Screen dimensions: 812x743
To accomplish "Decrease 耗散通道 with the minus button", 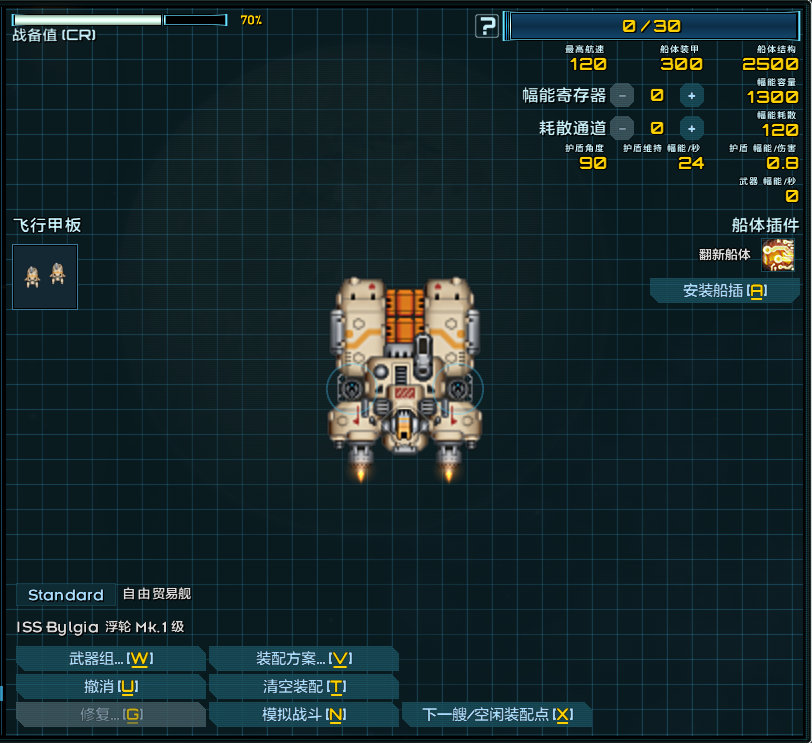I will pos(622,128).
